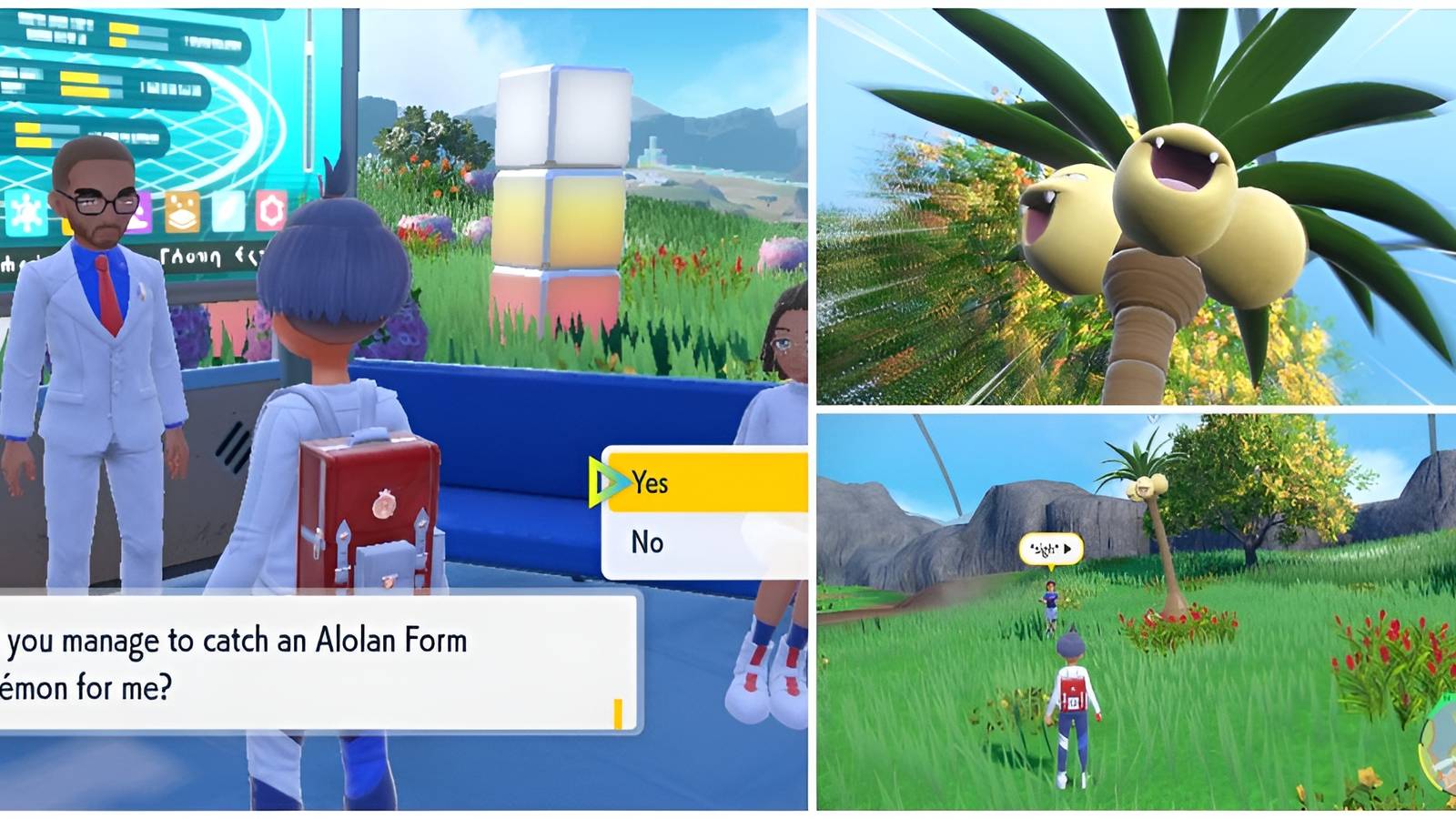Click the advance arrow inside the sigh bubble
Screen dimensions: 1456x819
coord(1067,550)
